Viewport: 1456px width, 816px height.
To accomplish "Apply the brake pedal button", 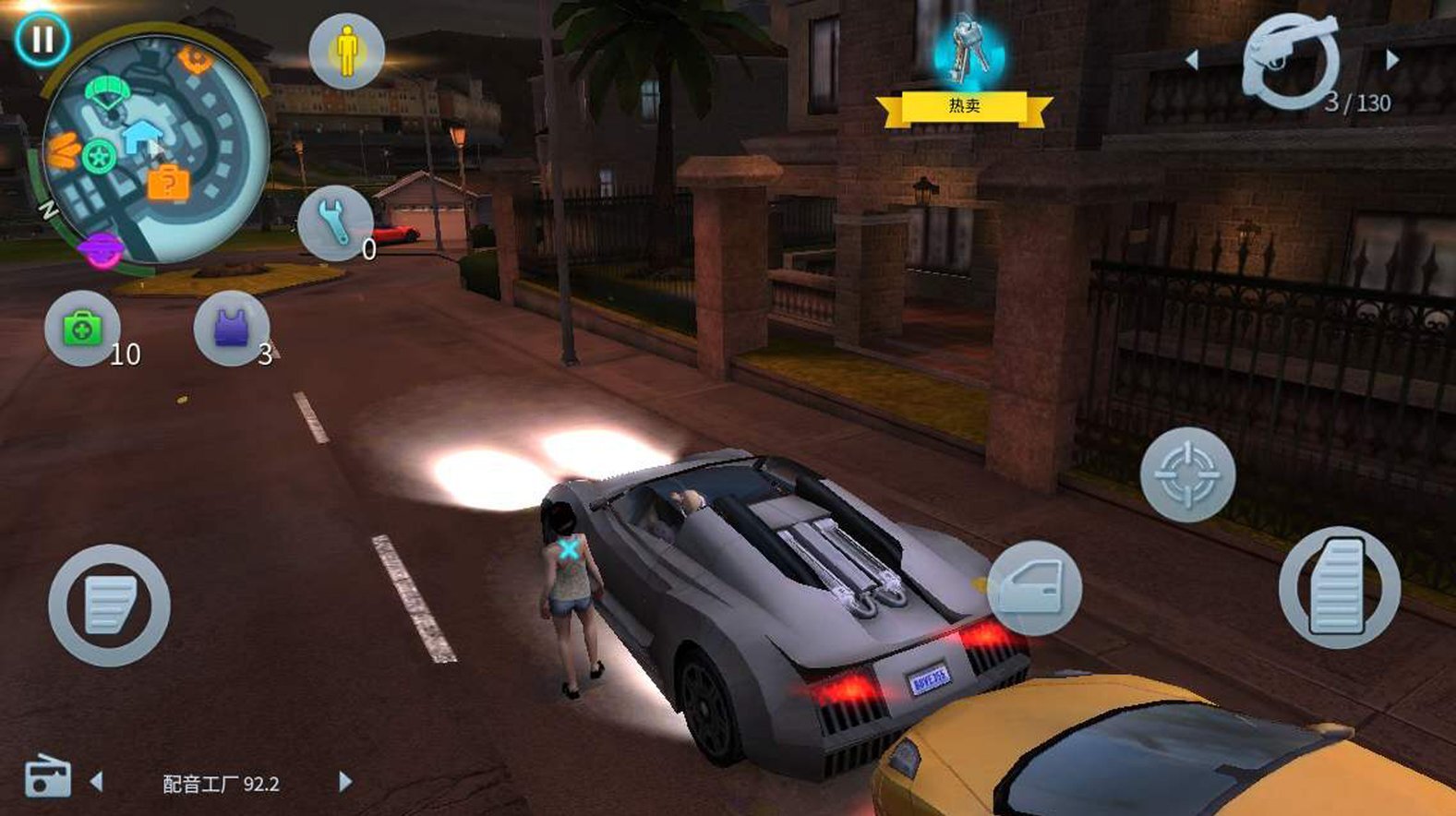I will [109, 606].
